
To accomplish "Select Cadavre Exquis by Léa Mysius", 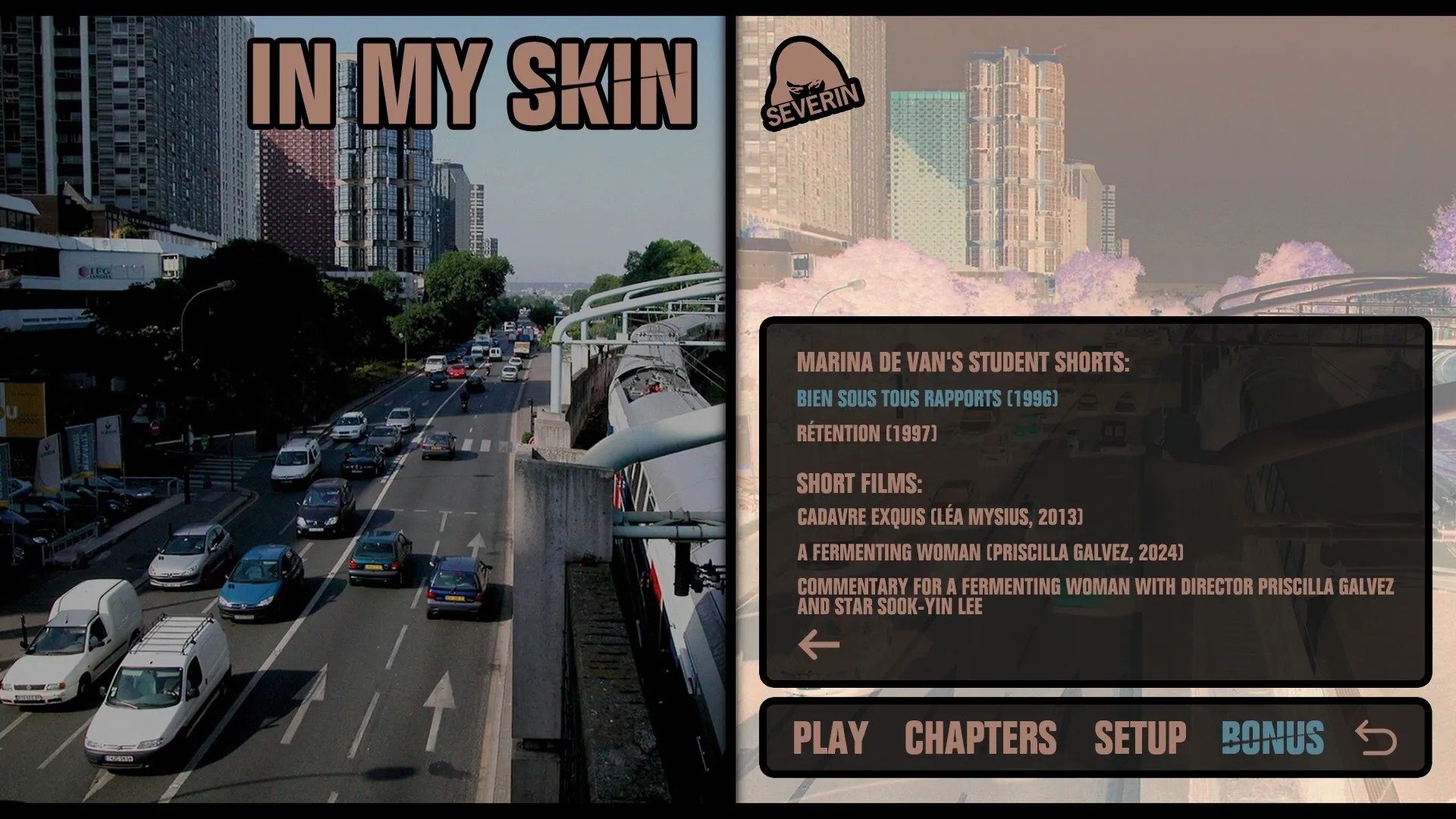I will pyautogui.click(x=940, y=516).
